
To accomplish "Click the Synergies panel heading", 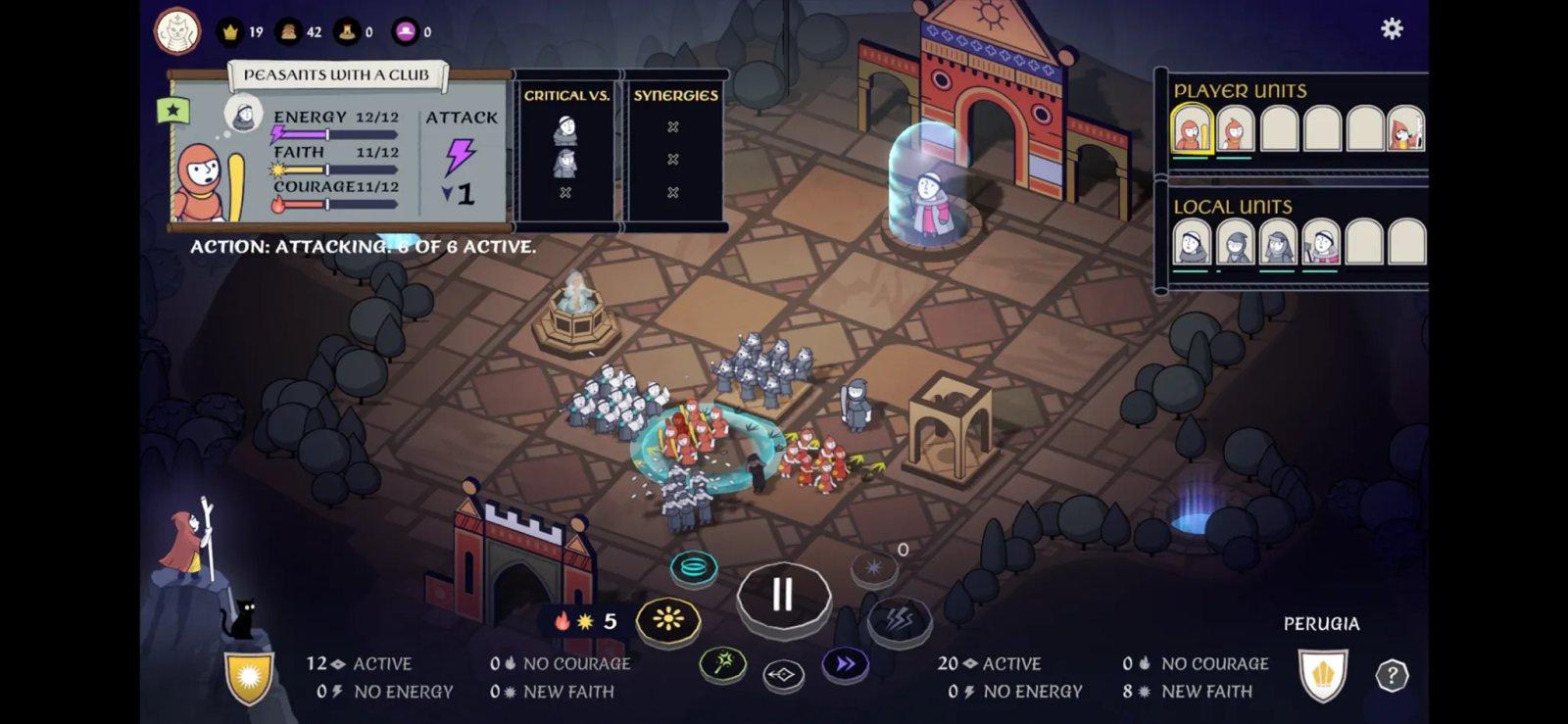I will (x=673, y=94).
